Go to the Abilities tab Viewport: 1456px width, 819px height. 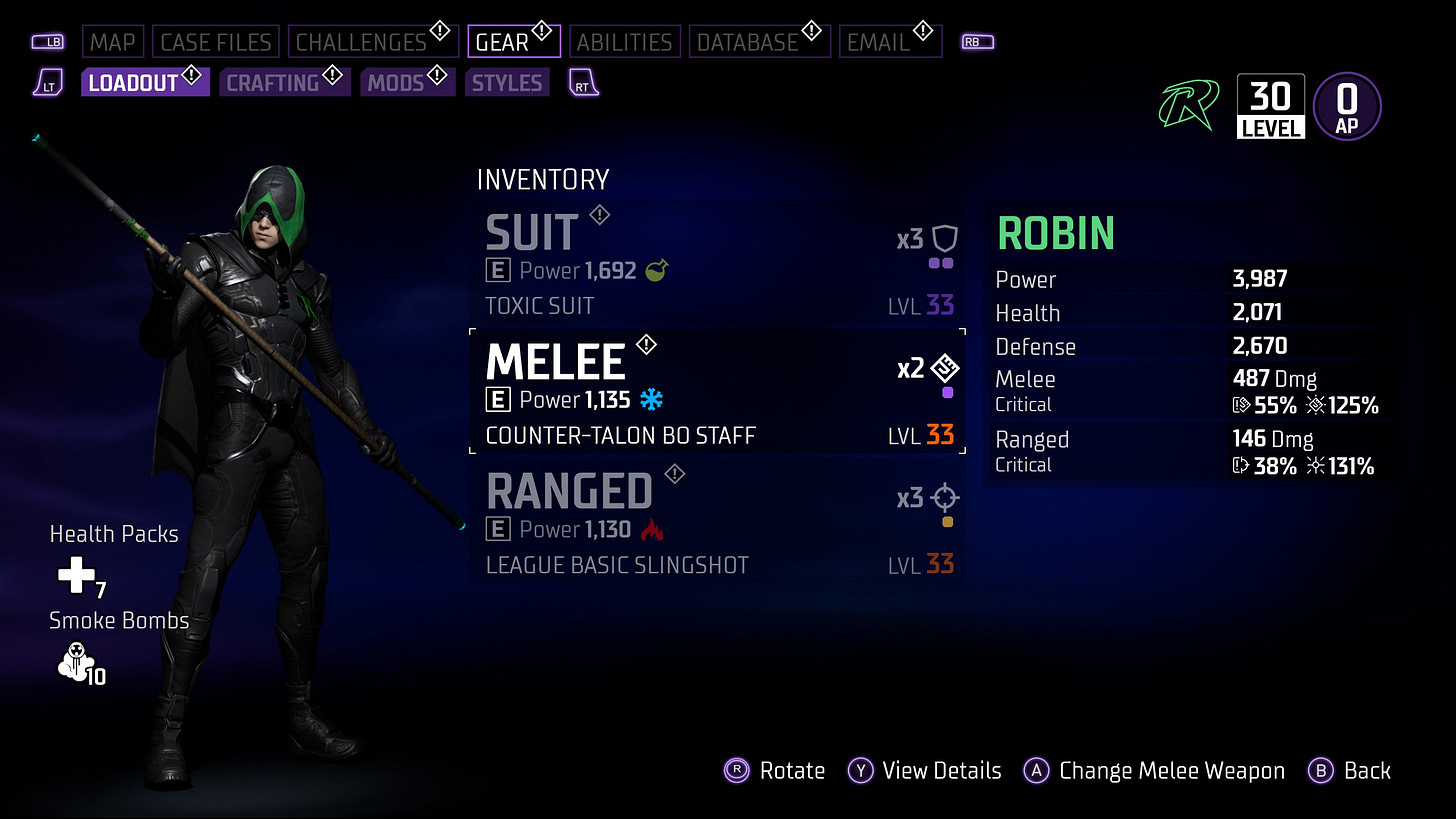click(625, 42)
